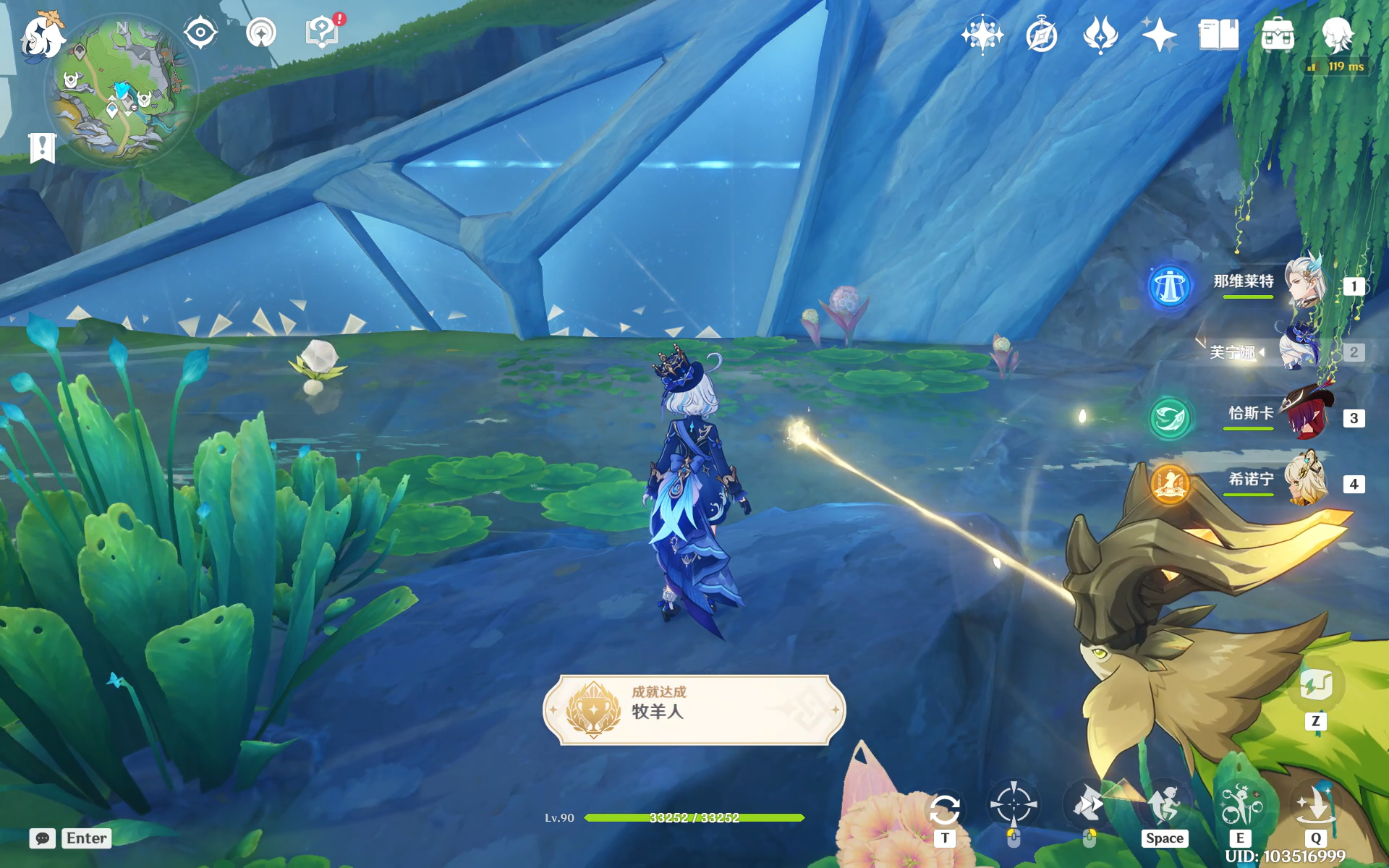Use the gadget icon above Z
1389x868 pixels.
[x=1315, y=685]
